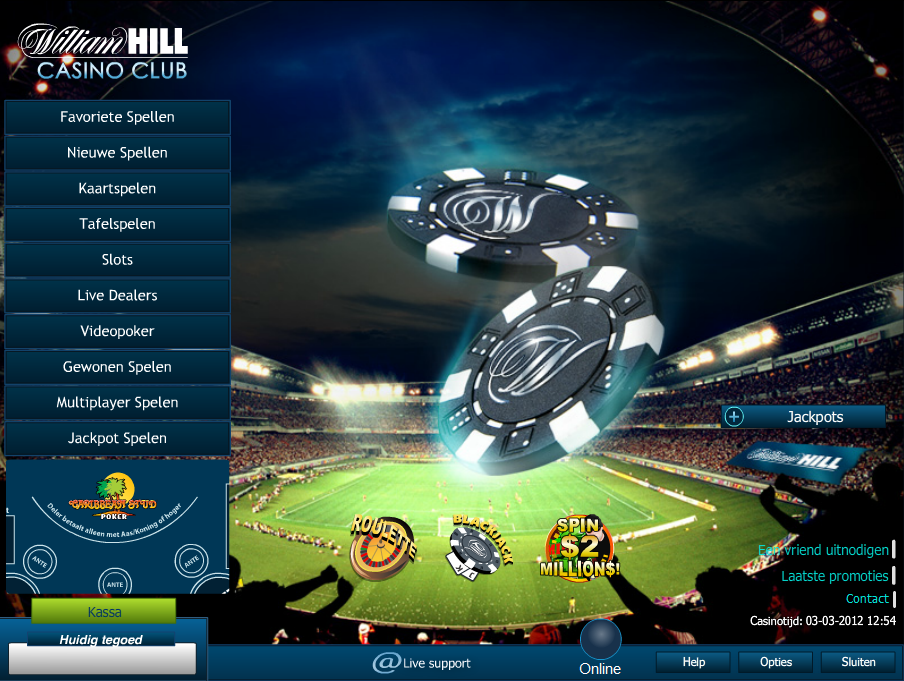904x681 pixels.
Task: Open the Live Dealers section
Action: coord(117,296)
